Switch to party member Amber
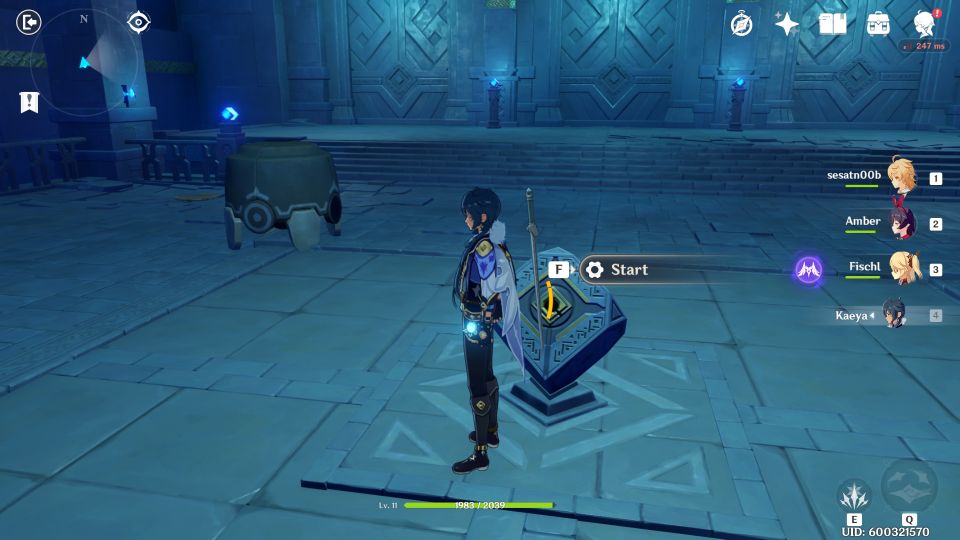 click(x=900, y=223)
